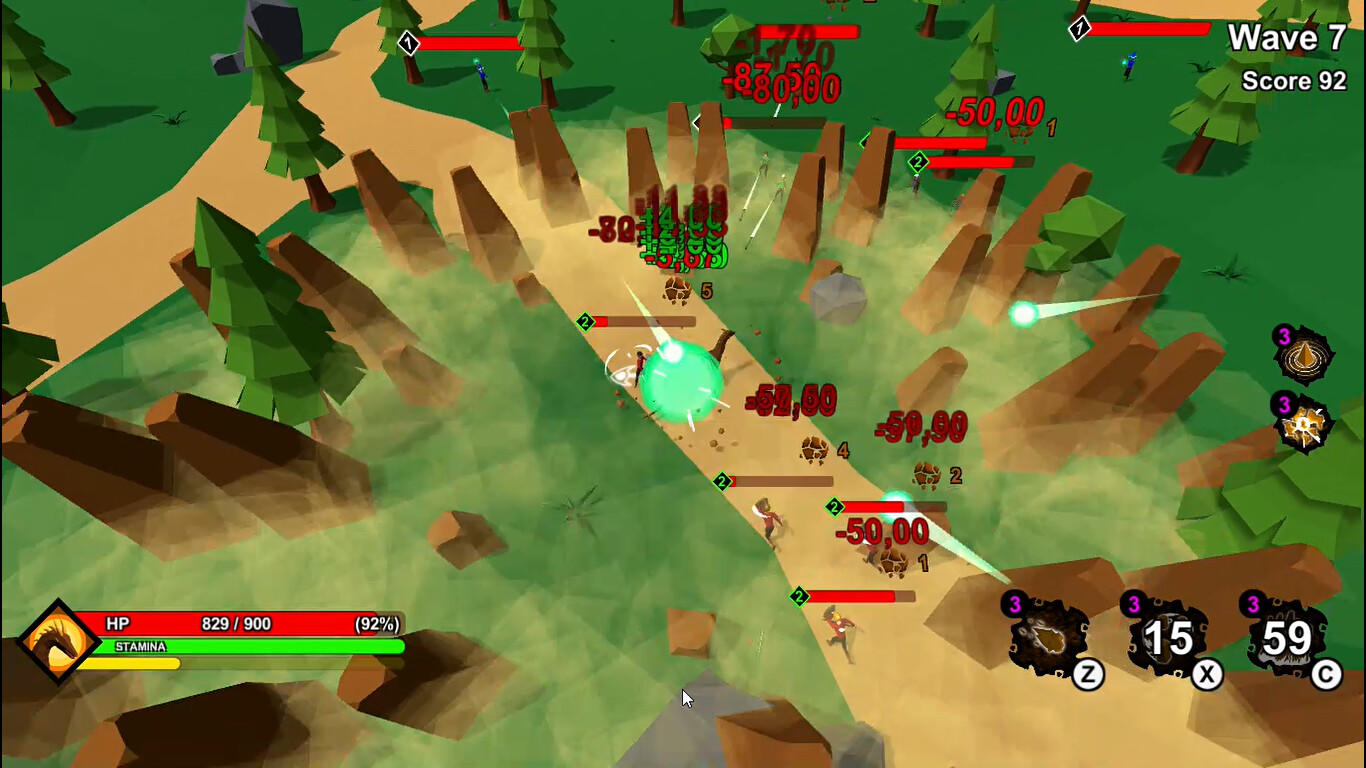Click the Wave 7 label
This screenshot has width=1366, height=768.
(x=1289, y=38)
